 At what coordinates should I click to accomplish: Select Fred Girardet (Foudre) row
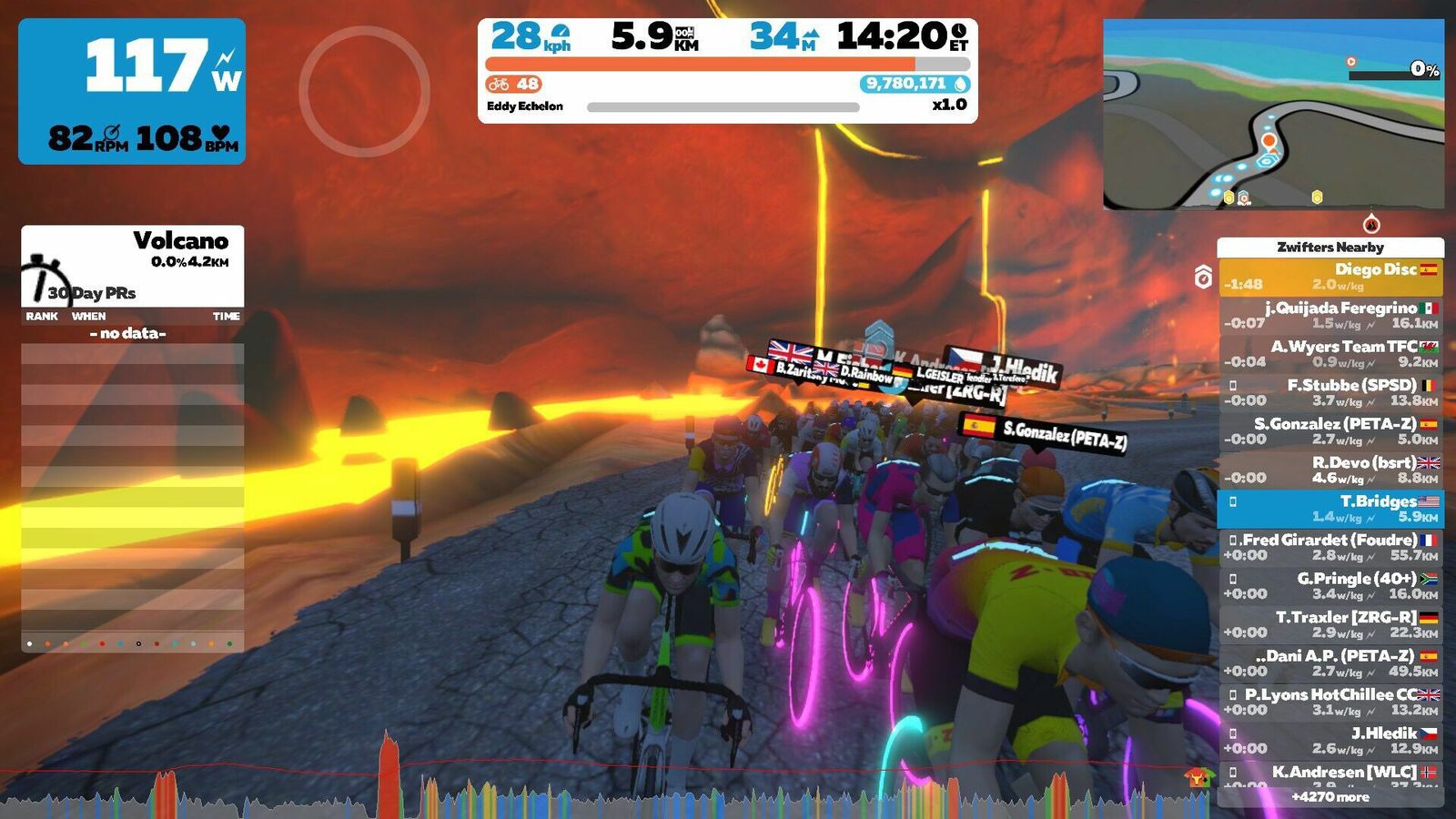pos(1330,547)
